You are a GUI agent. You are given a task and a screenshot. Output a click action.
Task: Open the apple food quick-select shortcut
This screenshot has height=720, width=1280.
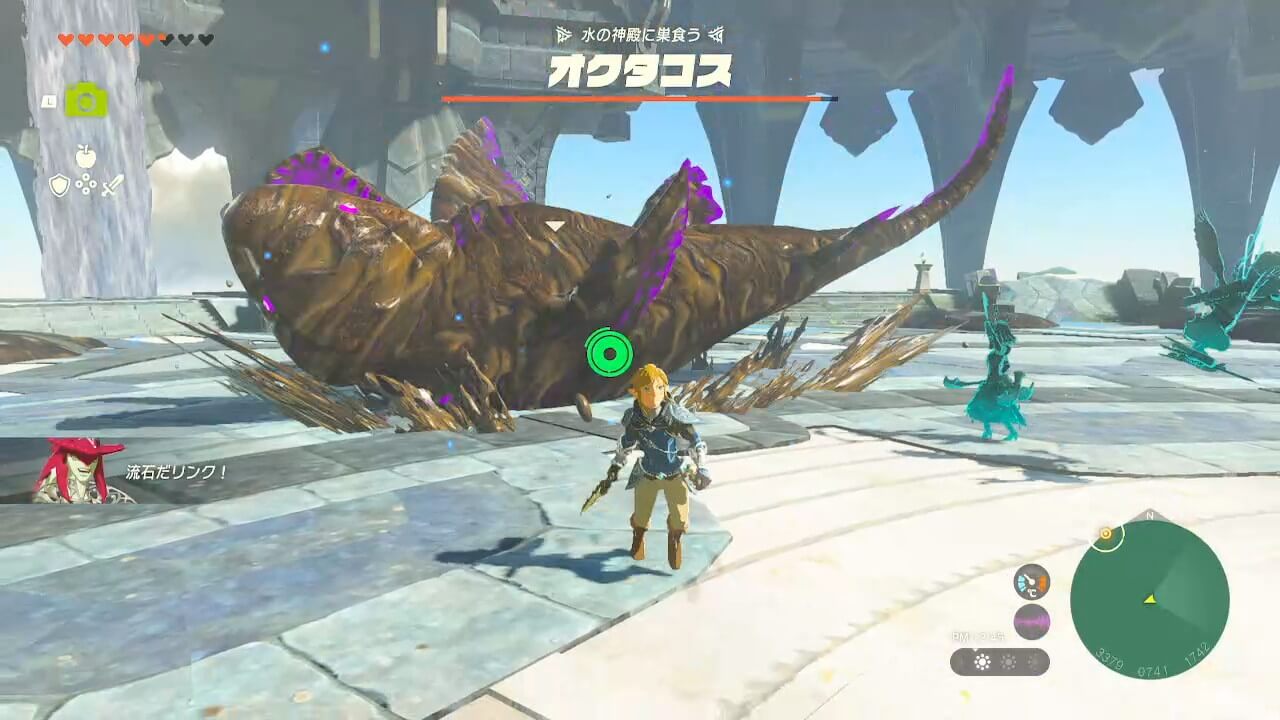86,156
